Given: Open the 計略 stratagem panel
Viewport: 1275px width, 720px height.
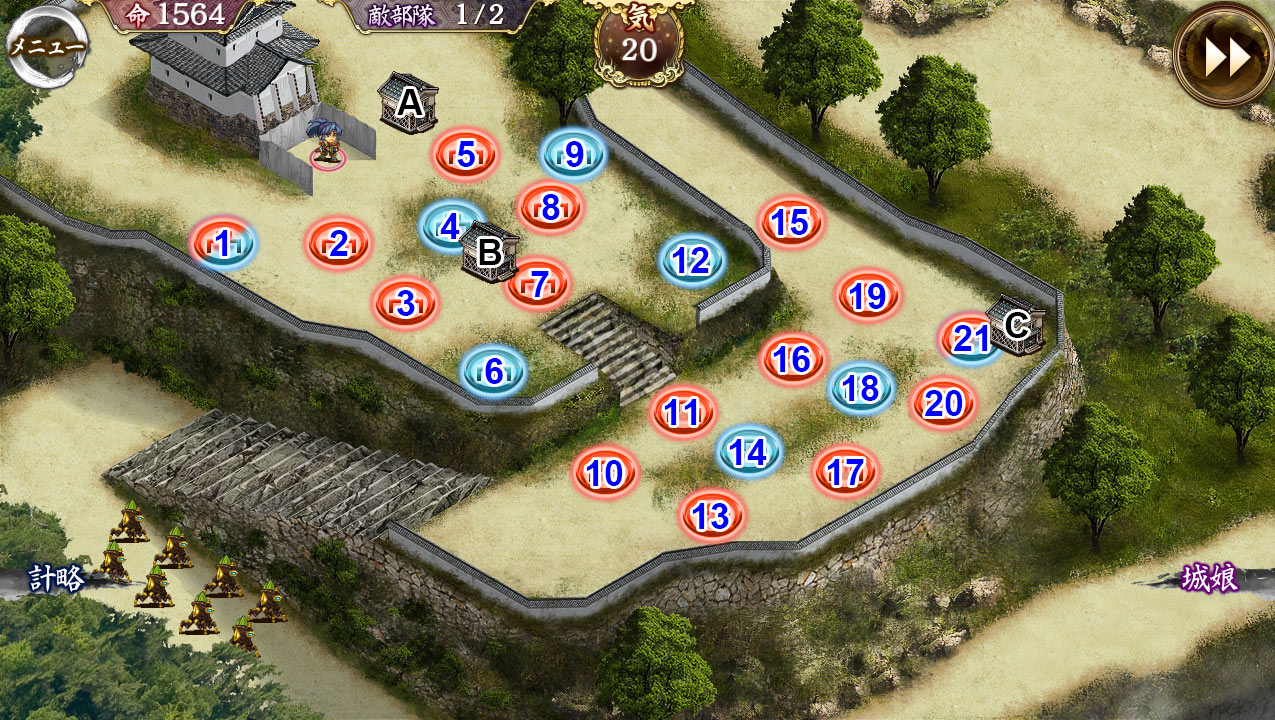Looking at the screenshot, I should (x=55, y=579).
